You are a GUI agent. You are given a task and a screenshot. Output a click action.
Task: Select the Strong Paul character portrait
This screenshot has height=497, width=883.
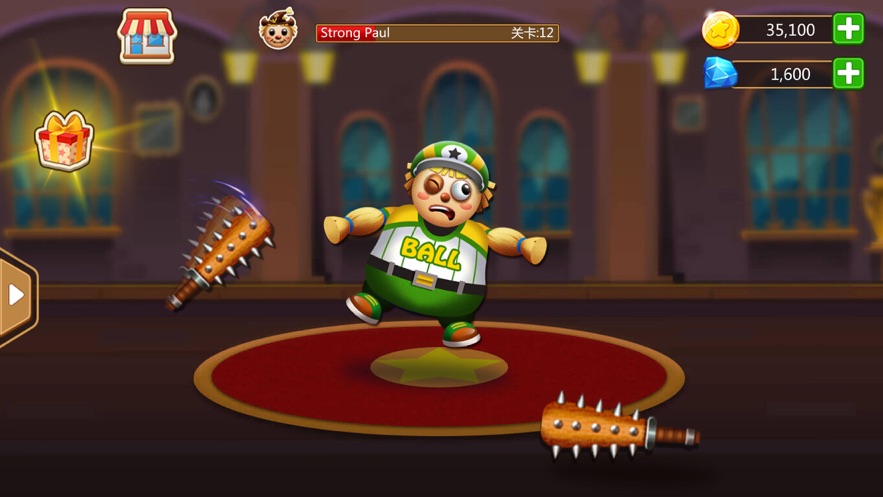[x=277, y=30]
